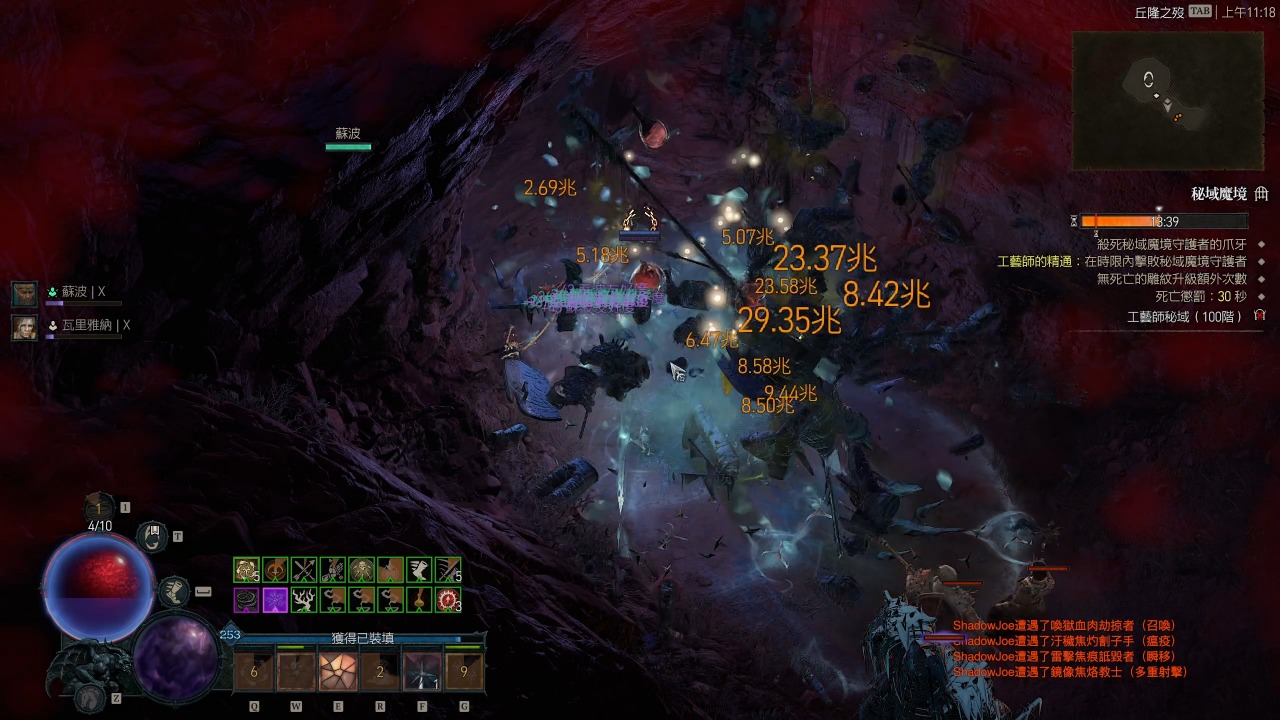Activate the cracked orange glass skill

[337, 671]
